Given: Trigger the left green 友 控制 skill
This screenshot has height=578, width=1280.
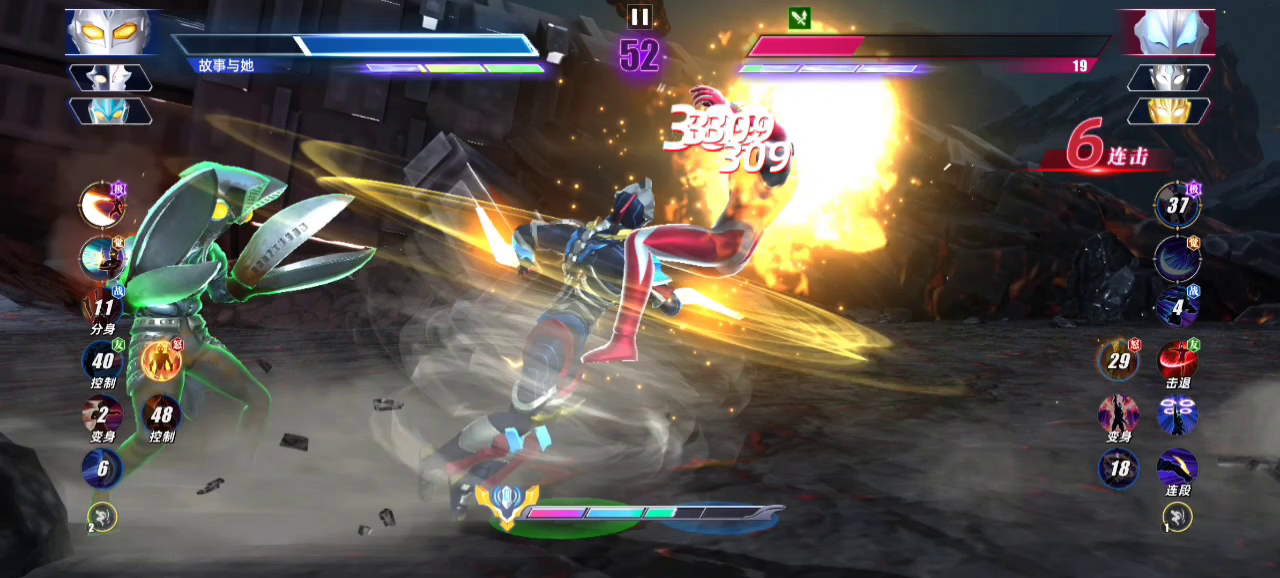Looking at the screenshot, I should click(103, 361).
